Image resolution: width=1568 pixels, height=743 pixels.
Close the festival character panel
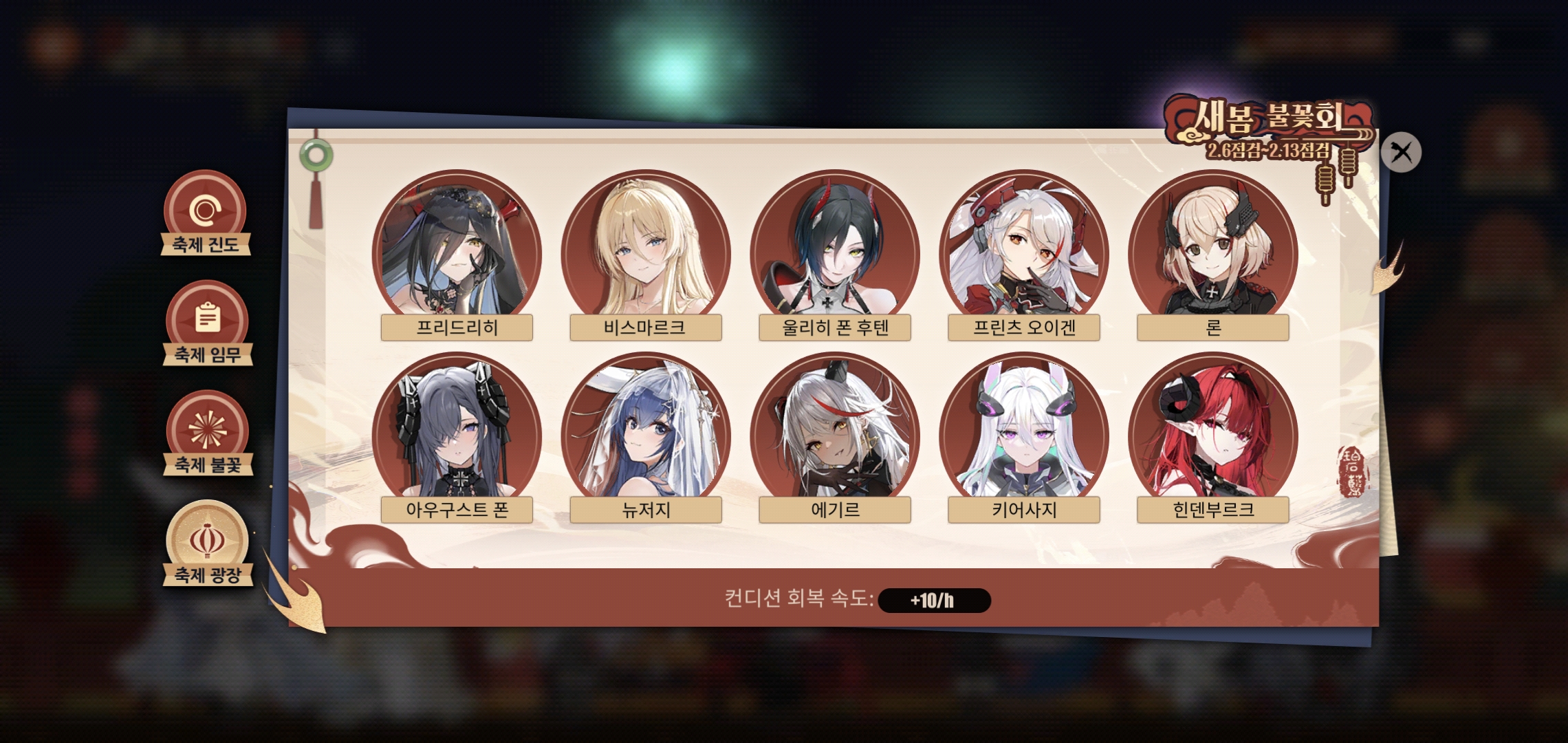tap(1401, 152)
